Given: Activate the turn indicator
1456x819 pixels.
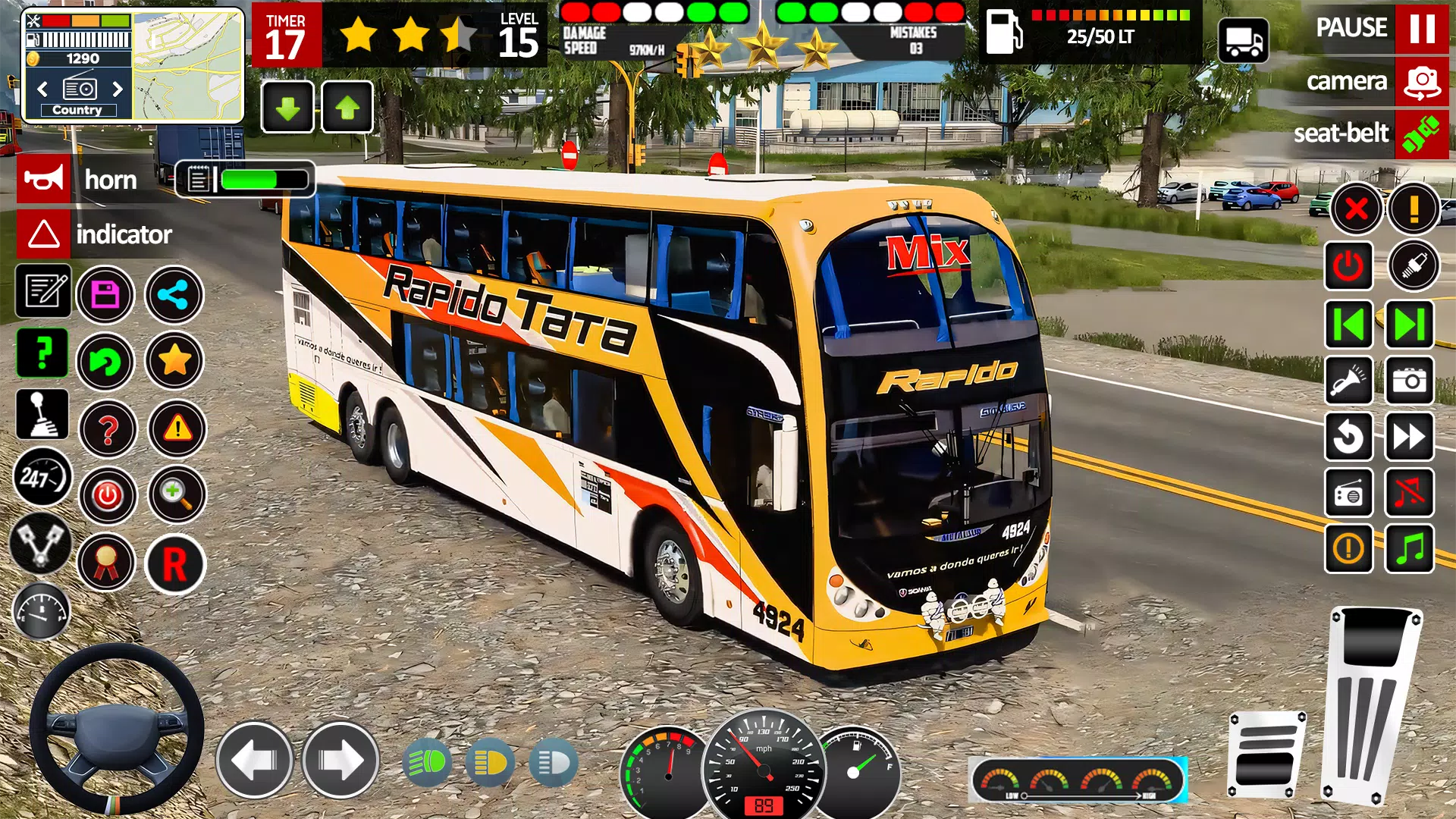Looking at the screenshot, I should point(43,234).
